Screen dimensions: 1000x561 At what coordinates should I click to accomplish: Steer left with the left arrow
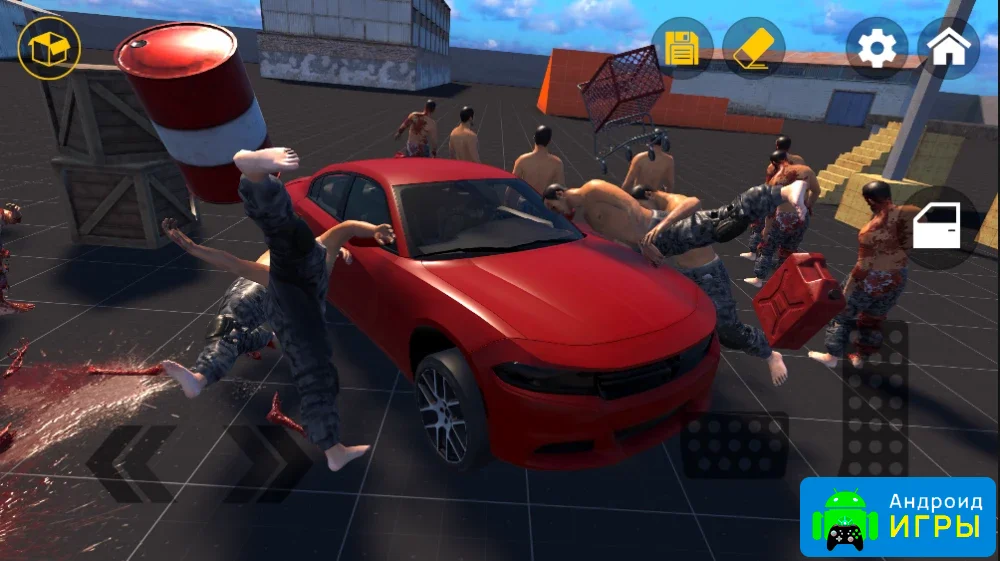tap(131, 463)
